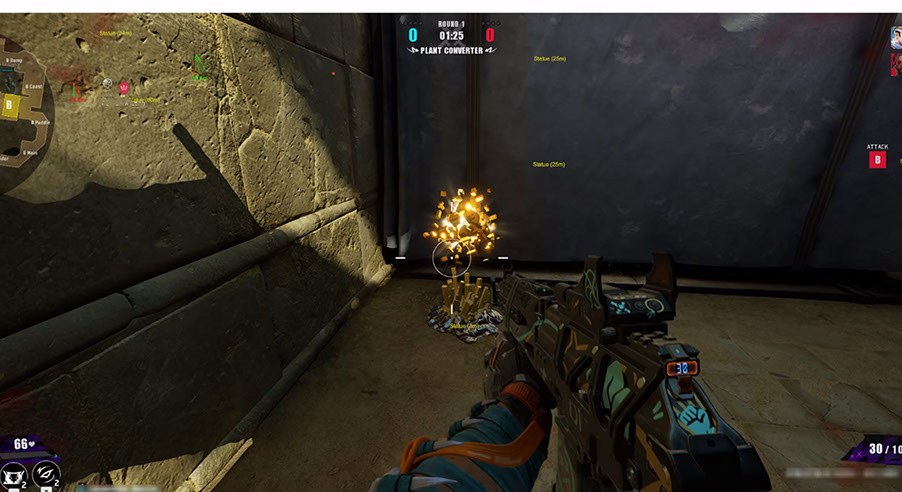Click the red Attack B objective marker
The image size is (902, 492).
coord(877,160)
